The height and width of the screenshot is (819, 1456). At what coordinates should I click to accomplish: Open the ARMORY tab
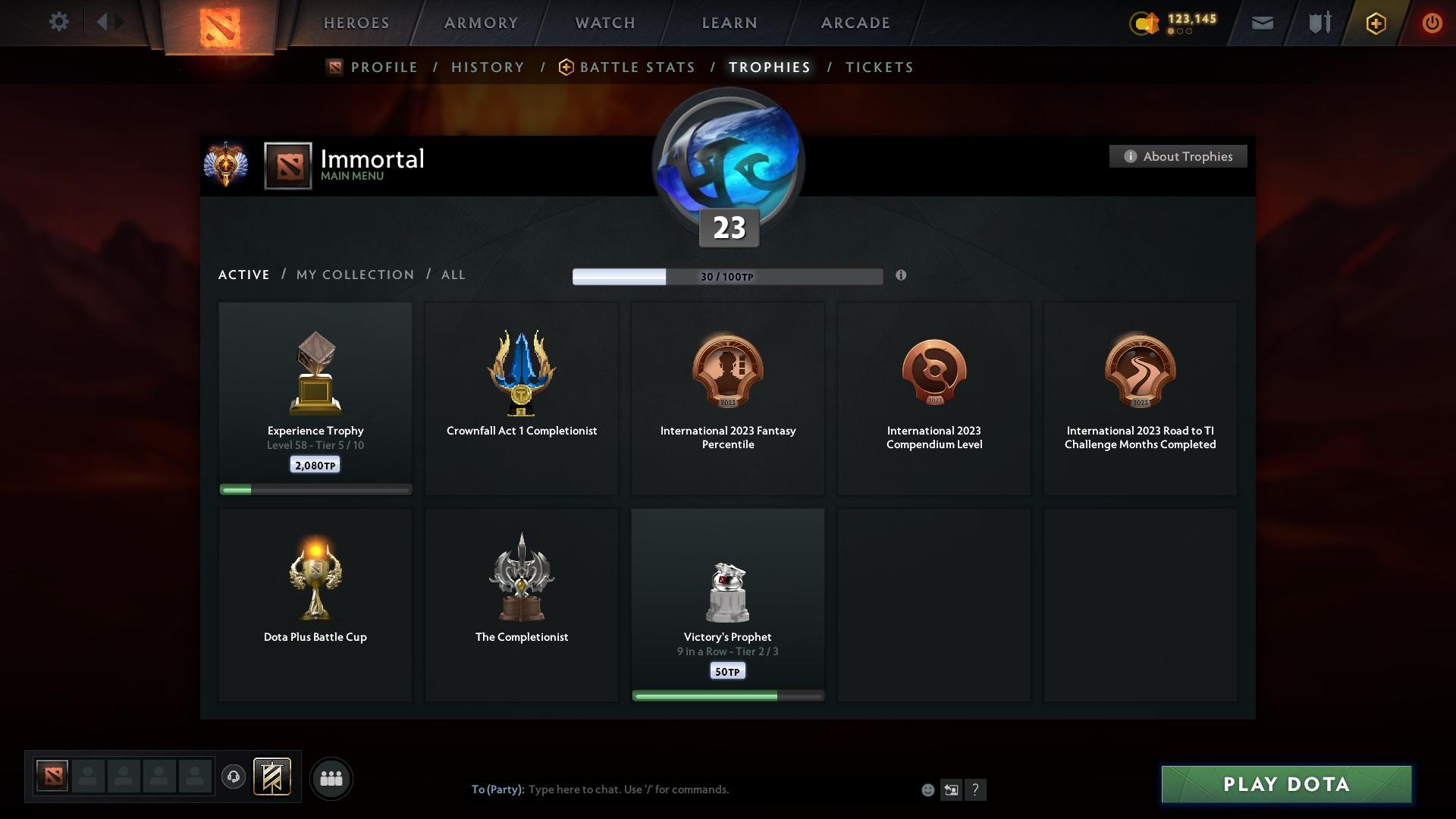tap(480, 23)
